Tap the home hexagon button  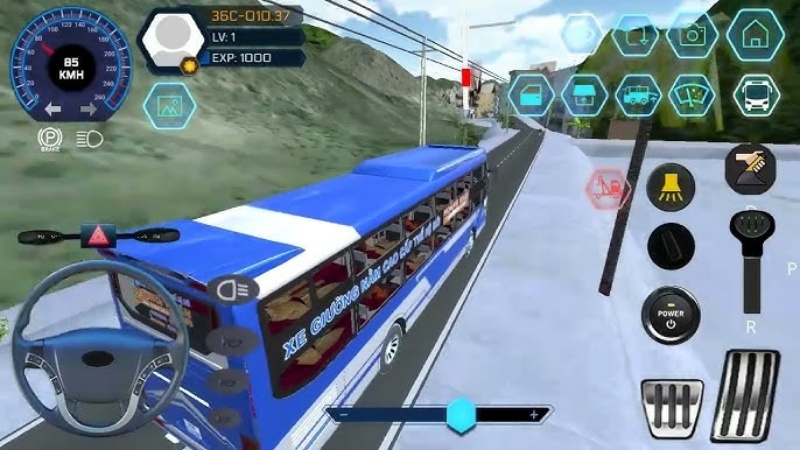(755, 35)
